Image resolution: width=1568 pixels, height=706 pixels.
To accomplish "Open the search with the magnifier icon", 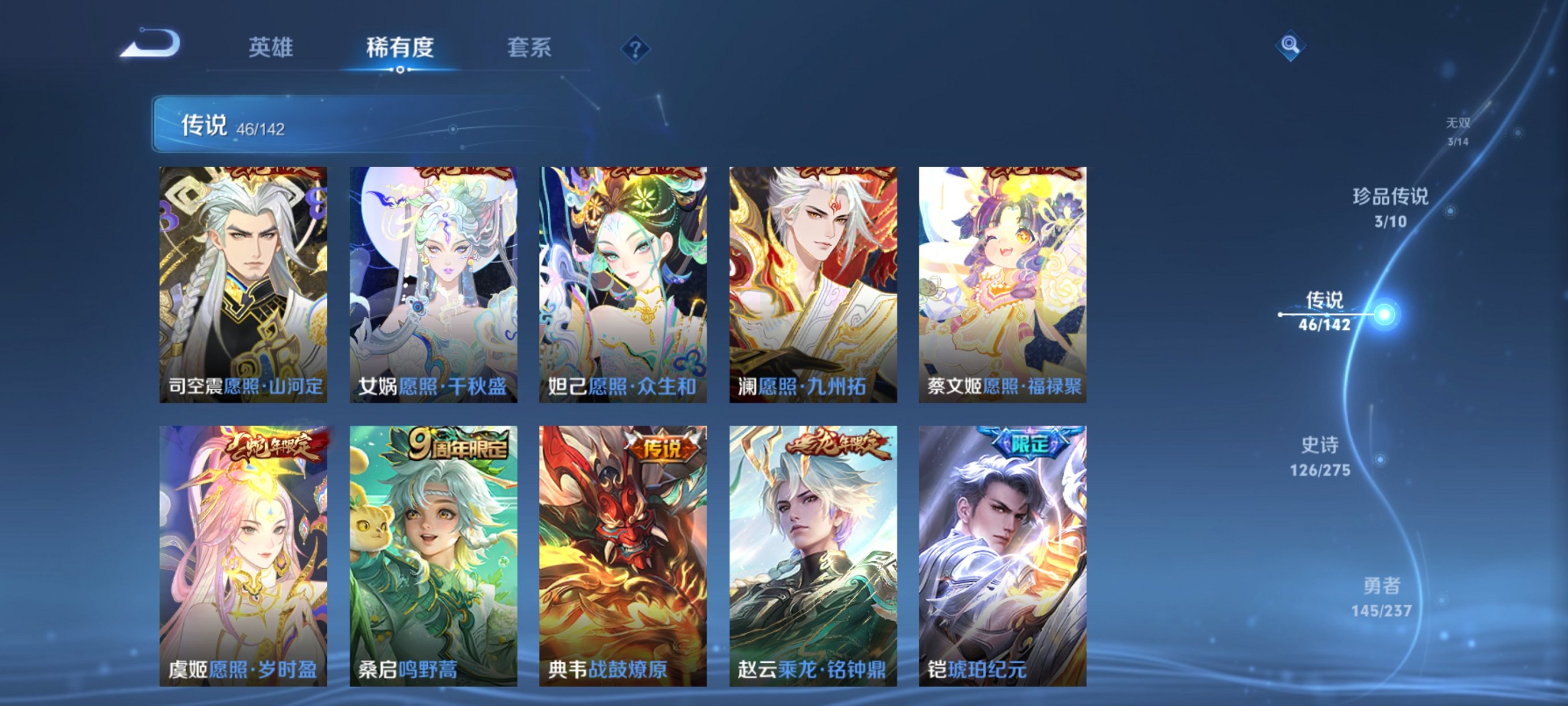I will point(1290,46).
